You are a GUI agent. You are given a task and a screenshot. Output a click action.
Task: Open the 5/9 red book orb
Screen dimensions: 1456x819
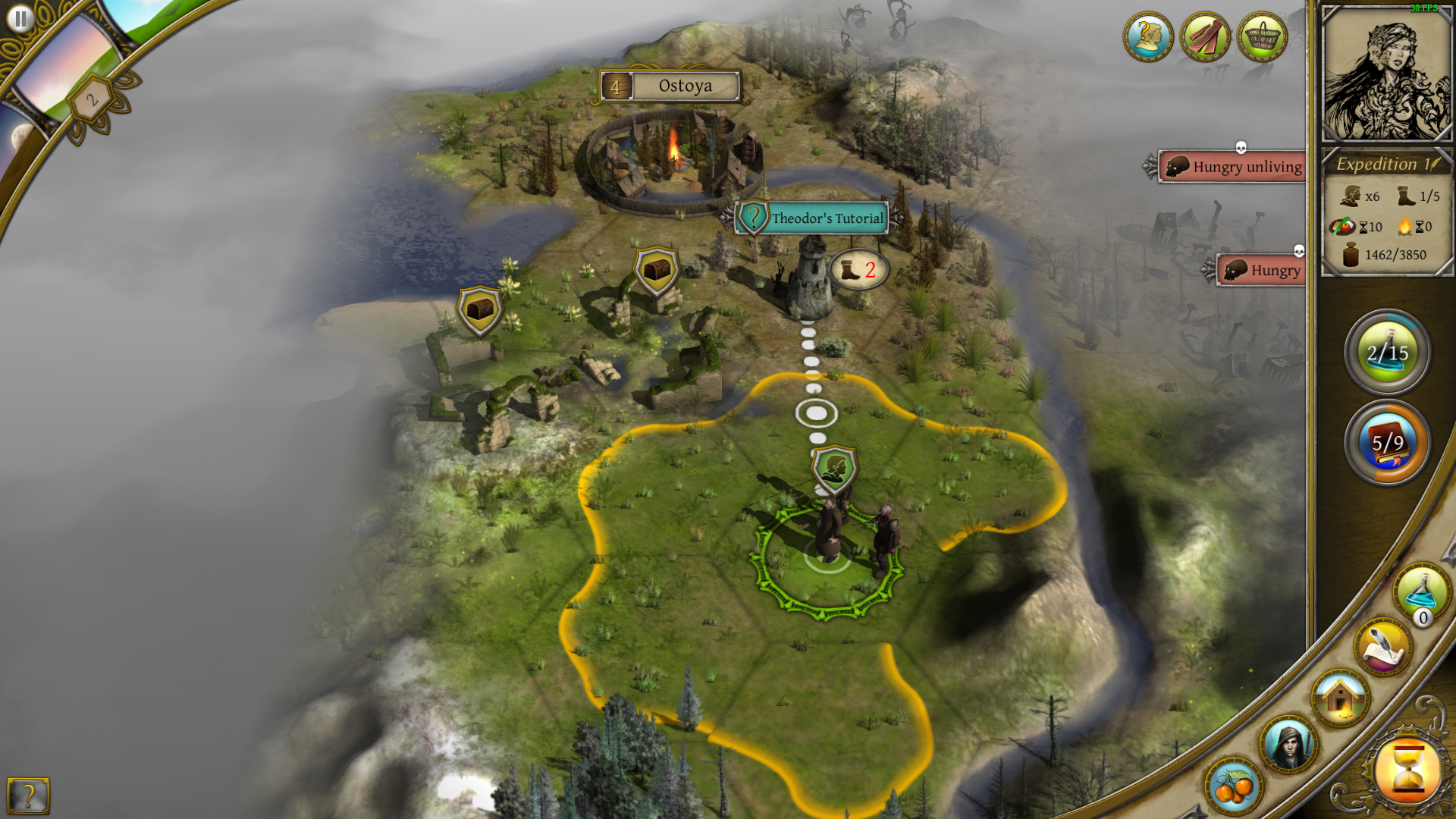point(1387,443)
